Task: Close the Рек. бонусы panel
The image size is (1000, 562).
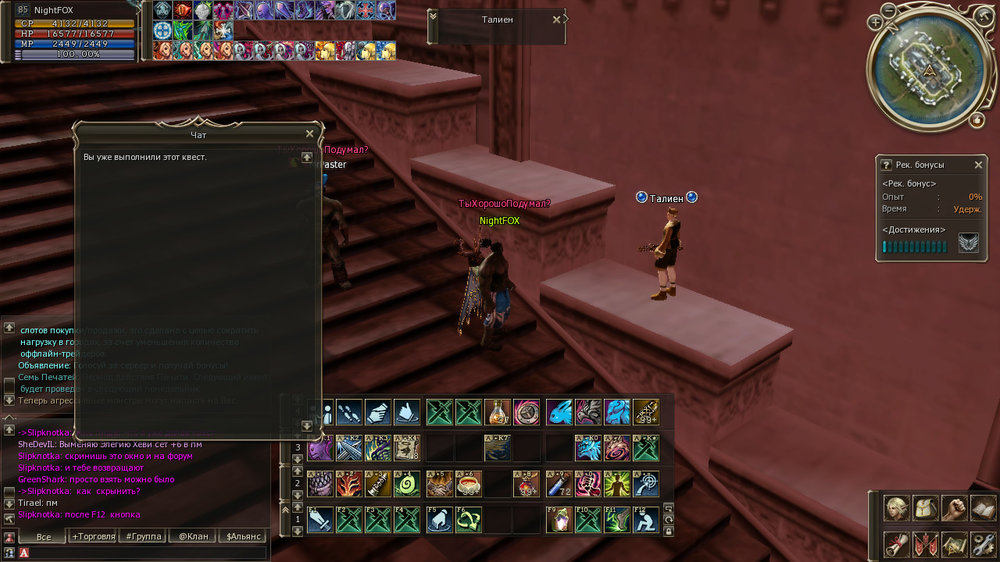Action: coord(979,164)
